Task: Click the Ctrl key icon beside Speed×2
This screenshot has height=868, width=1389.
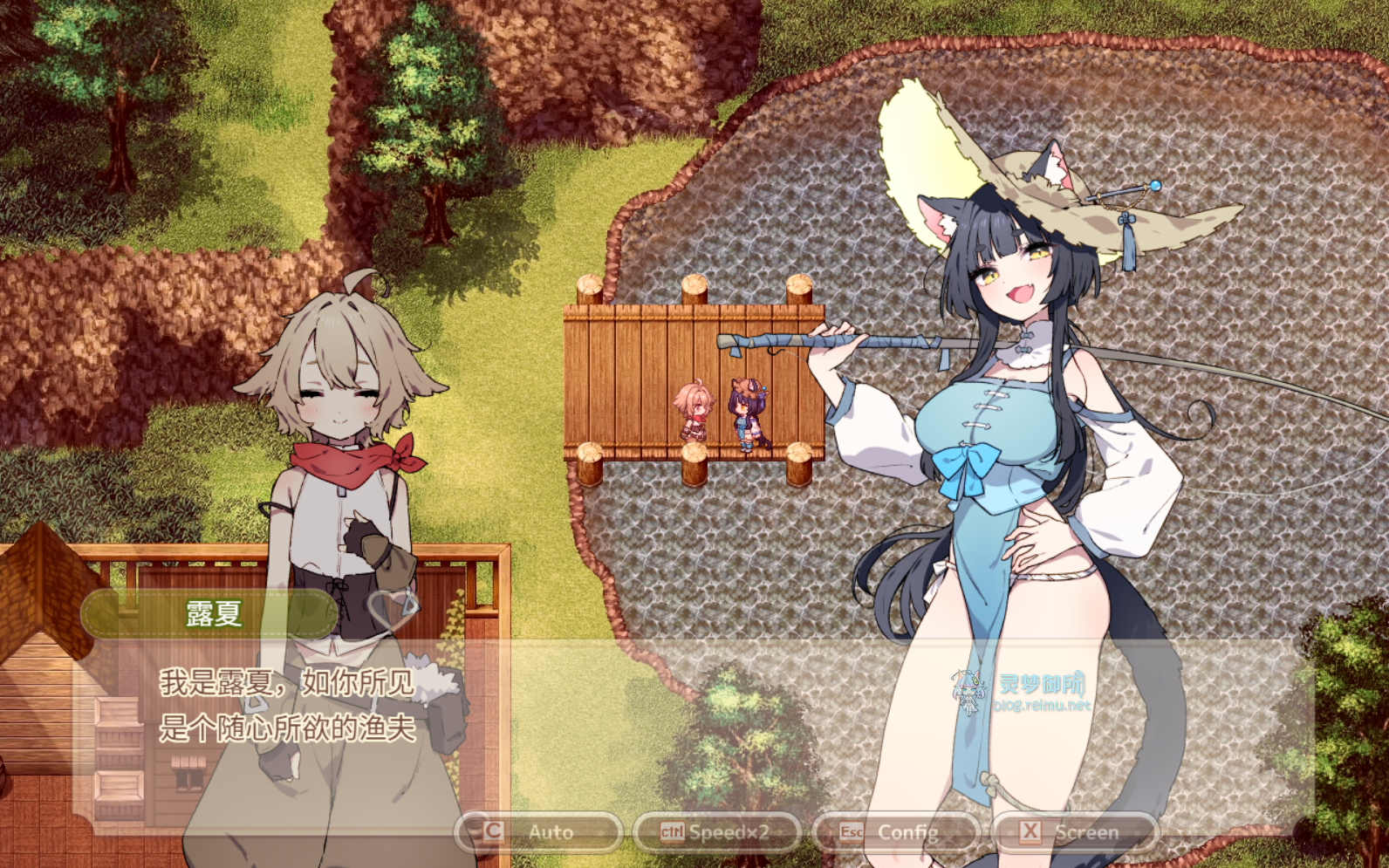Action: 674,831
